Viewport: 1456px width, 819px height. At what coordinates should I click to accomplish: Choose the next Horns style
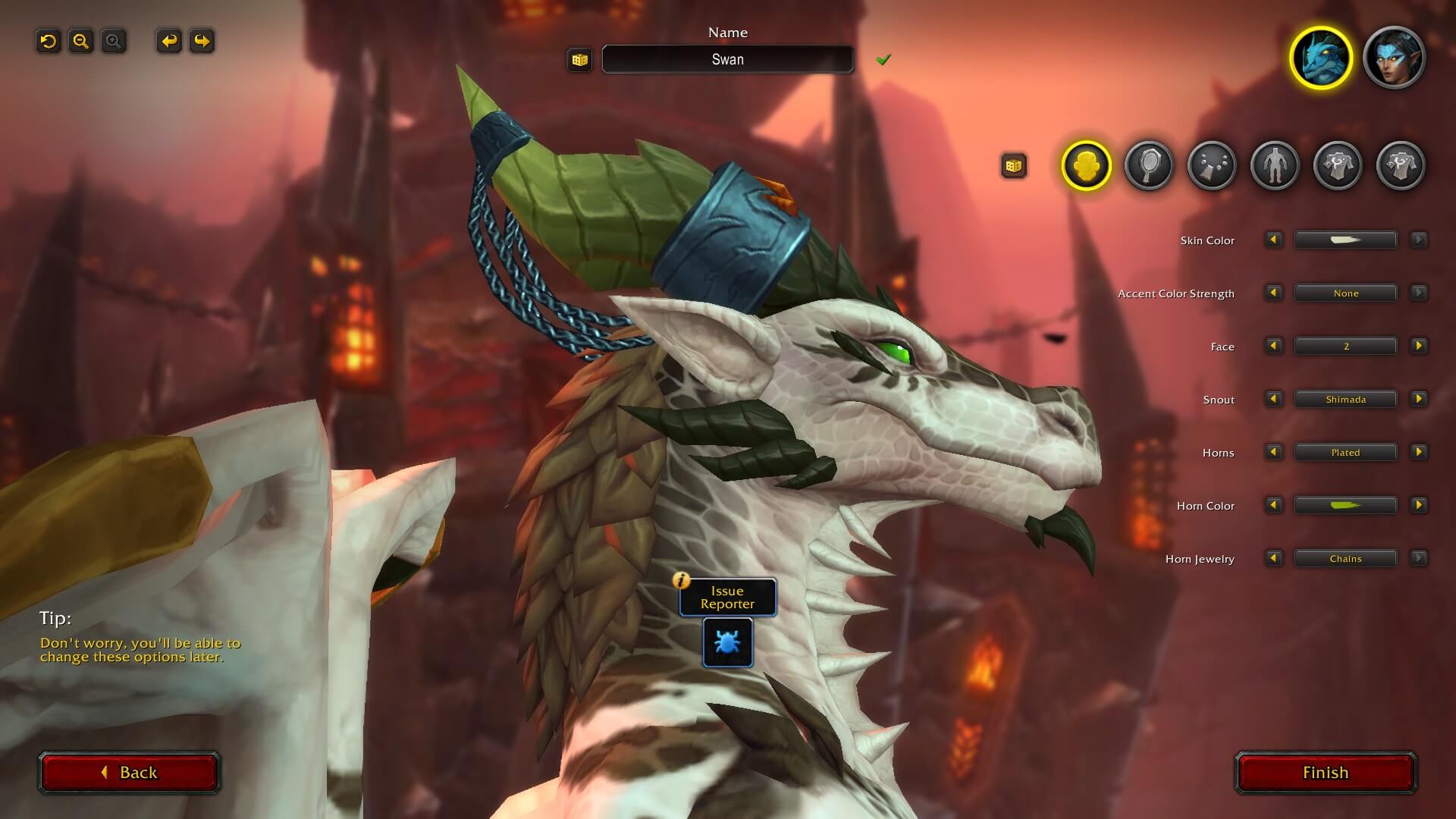point(1418,453)
